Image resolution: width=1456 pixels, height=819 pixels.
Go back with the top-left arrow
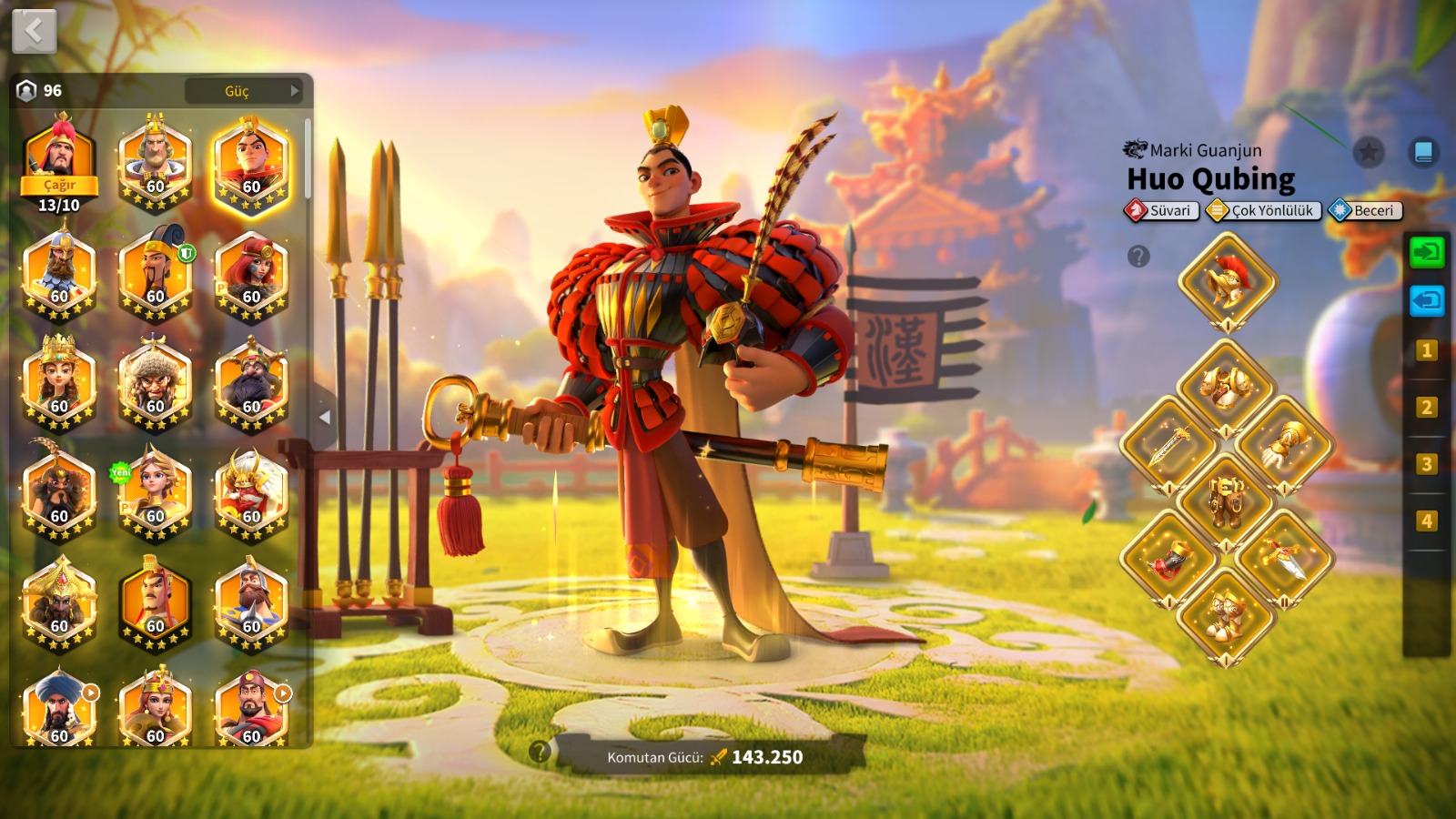[x=35, y=32]
